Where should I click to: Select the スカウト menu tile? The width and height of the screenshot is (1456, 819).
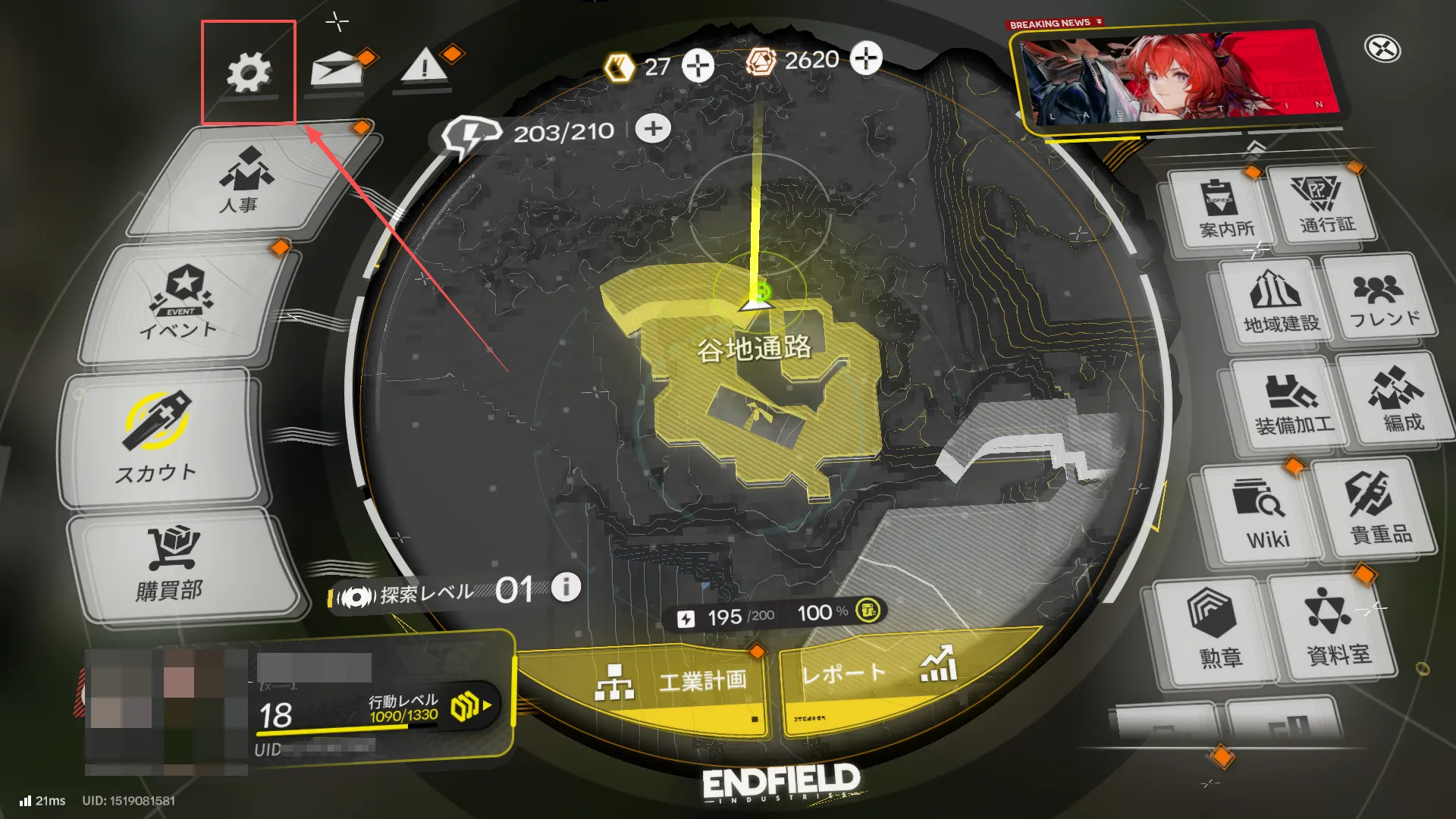[158, 438]
